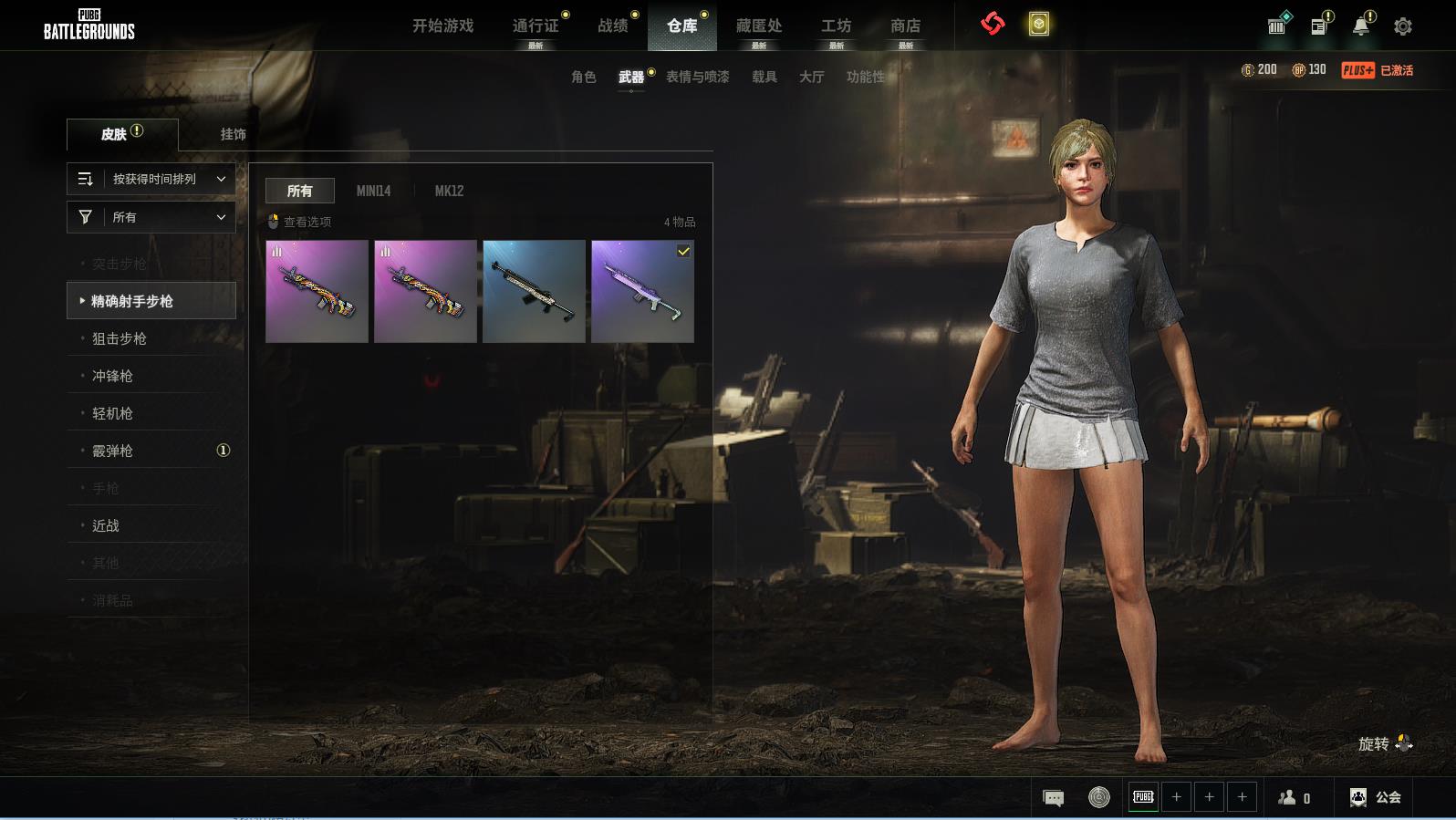Select the 载具 vehicle subtab
Viewport: 1456px width, 820px height.
pyautogui.click(x=764, y=77)
